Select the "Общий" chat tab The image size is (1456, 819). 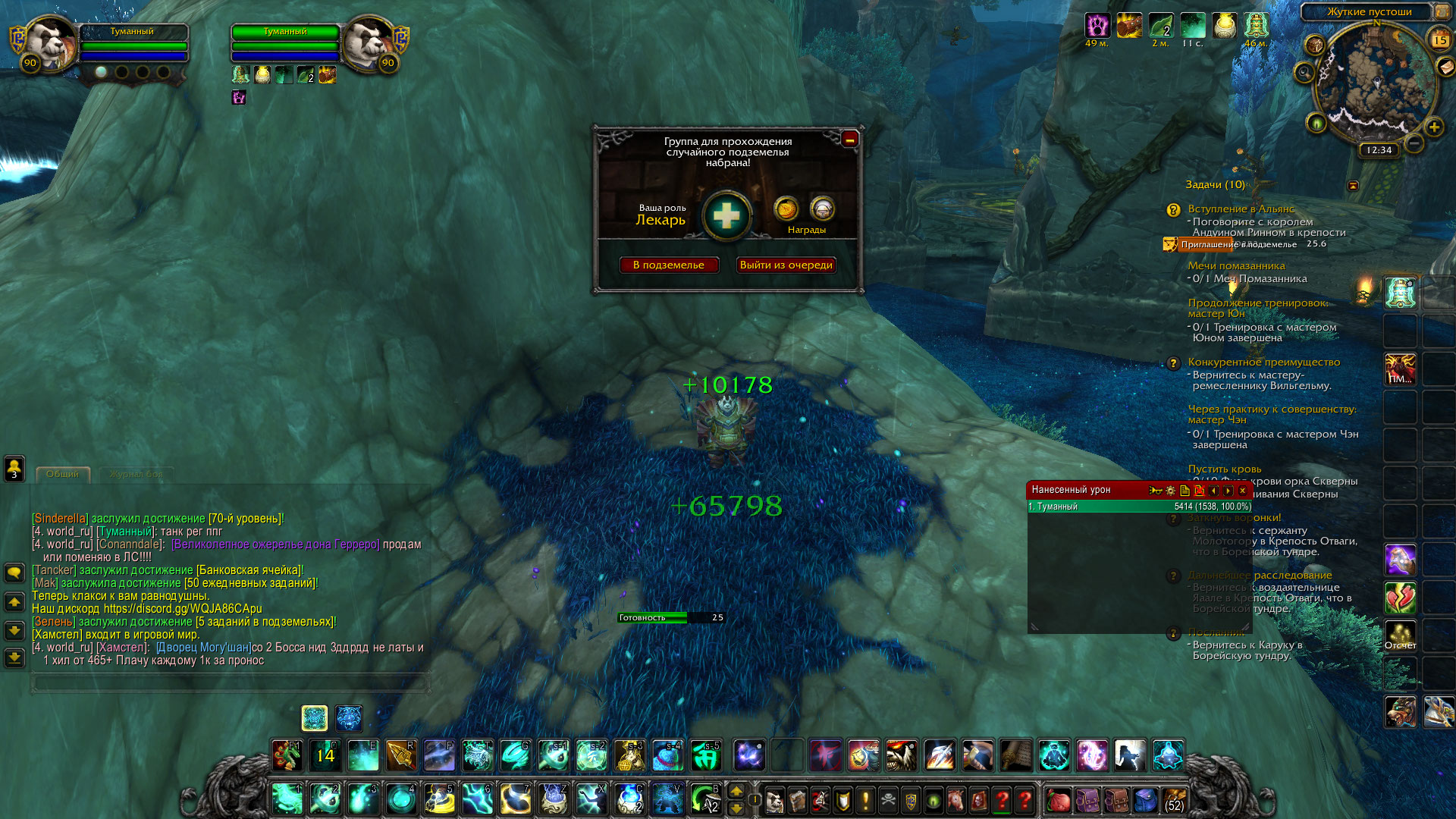62,474
